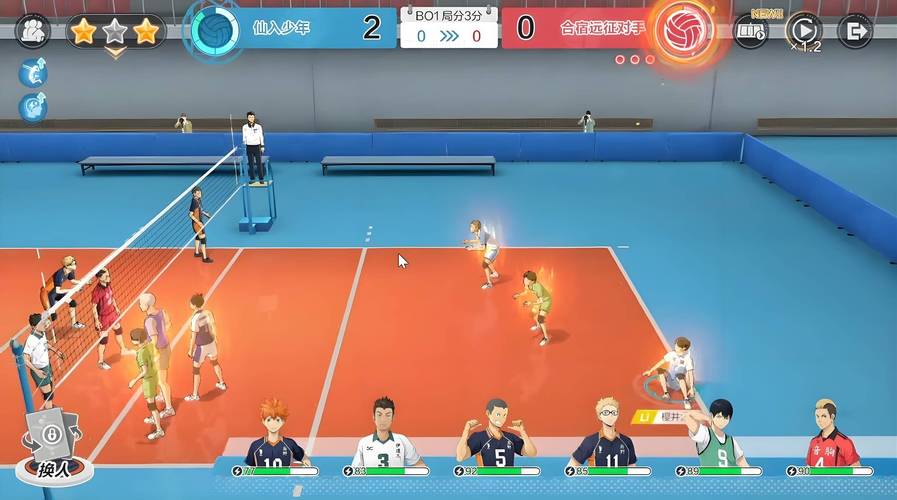Click the red opponent volleyball emblem
This screenshot has height=500, width=897.
click(682, 30)
